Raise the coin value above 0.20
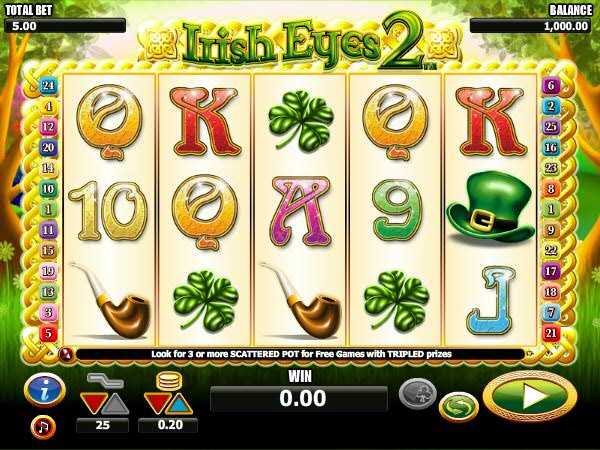 coord(179,403)
